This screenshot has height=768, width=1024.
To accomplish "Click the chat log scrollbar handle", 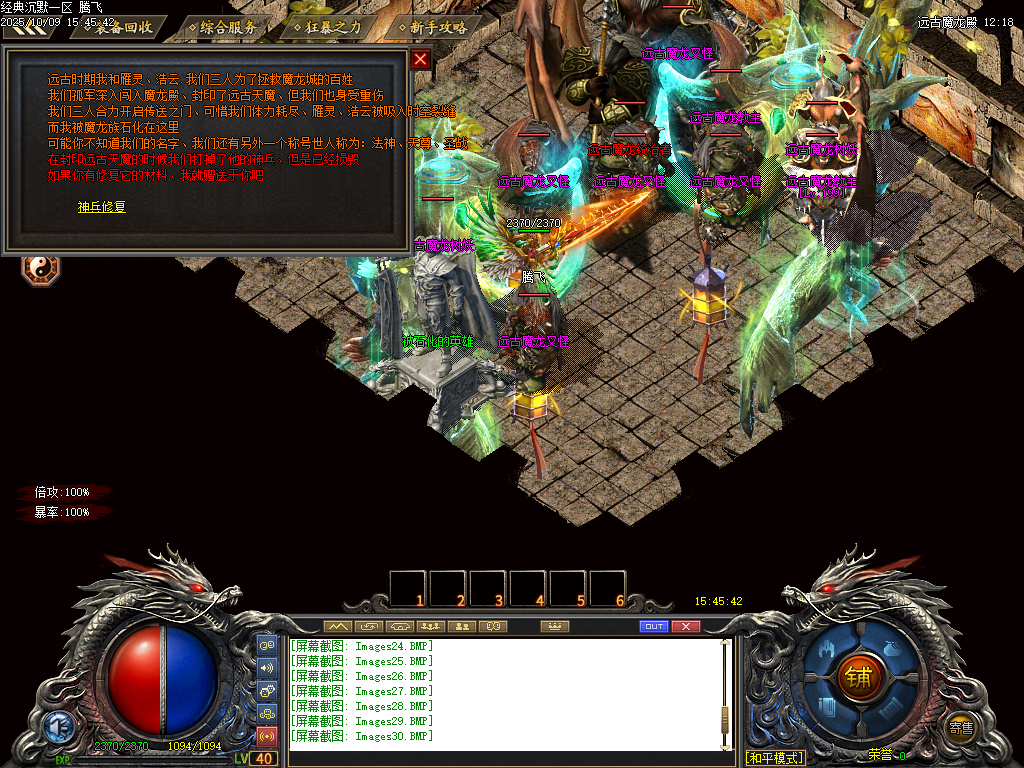I will pyautogui.click(x=726, y=715).
